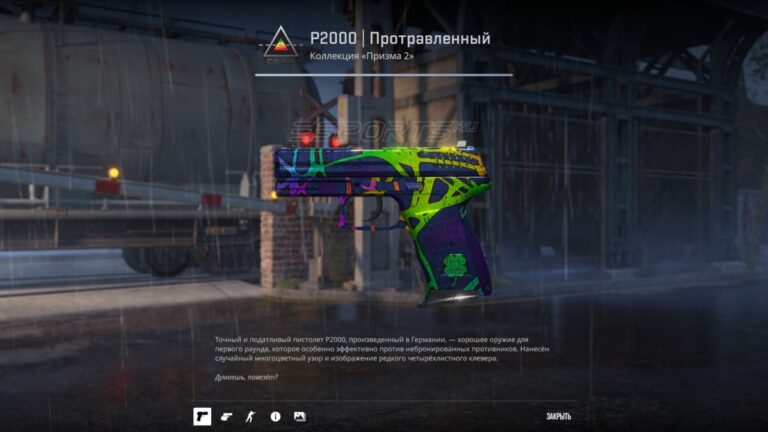Open the item information icon
Screen dimensions: 768x432
click(275, 415)
